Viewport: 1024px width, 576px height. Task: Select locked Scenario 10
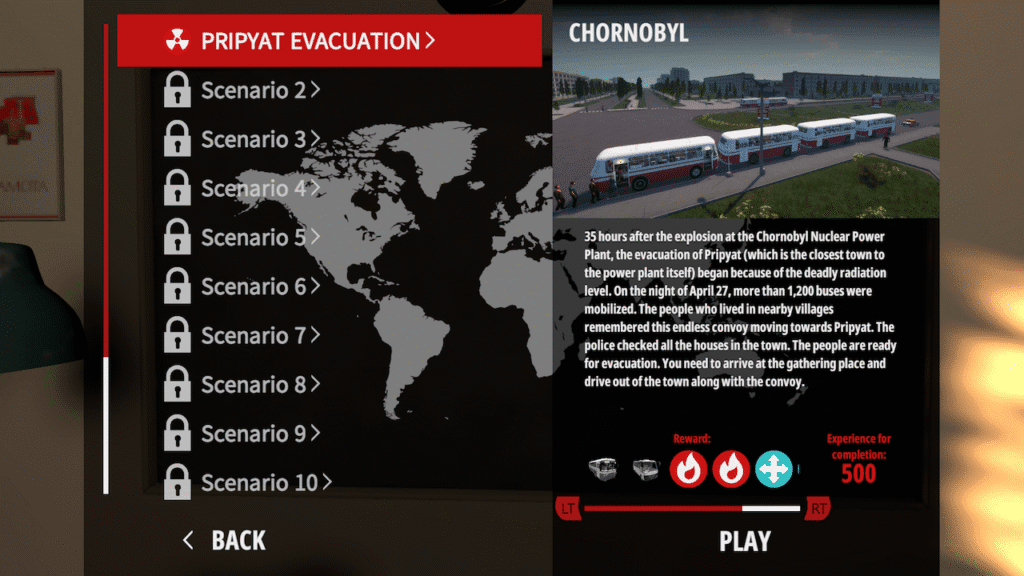258,482
